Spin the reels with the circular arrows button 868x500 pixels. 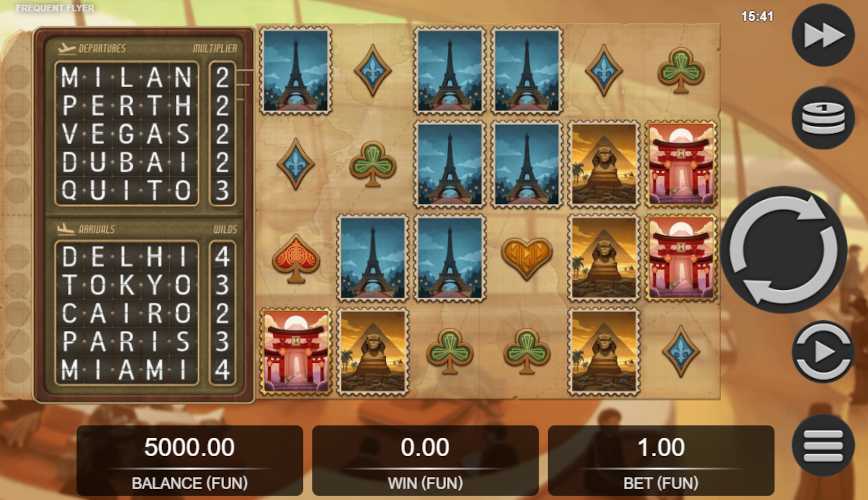pyautogui.click(x=784, y=249)
